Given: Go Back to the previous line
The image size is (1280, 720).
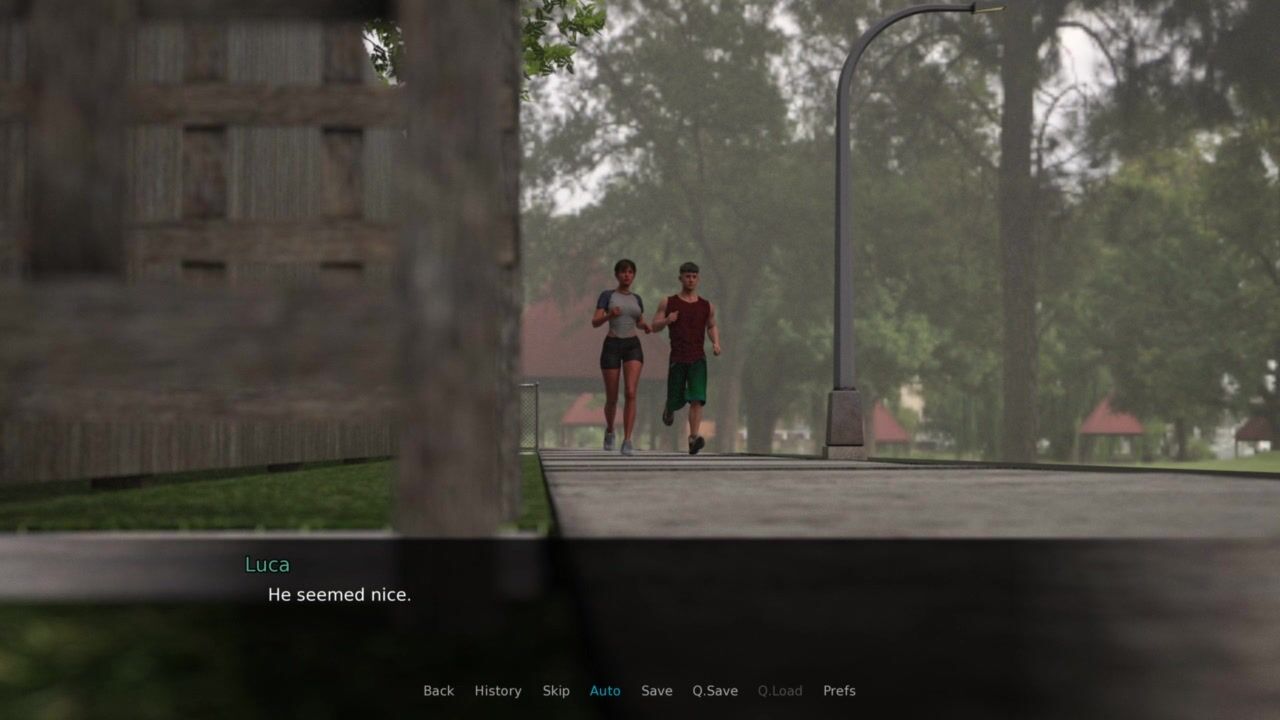Looking at the screenshot, I should 438,691.
